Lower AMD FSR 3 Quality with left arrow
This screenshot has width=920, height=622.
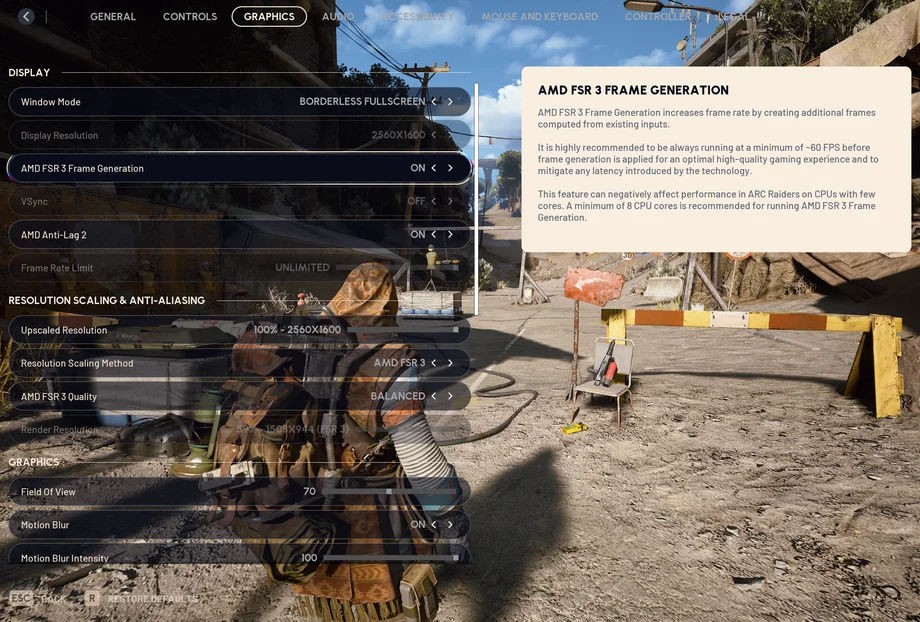click(433, 396)
